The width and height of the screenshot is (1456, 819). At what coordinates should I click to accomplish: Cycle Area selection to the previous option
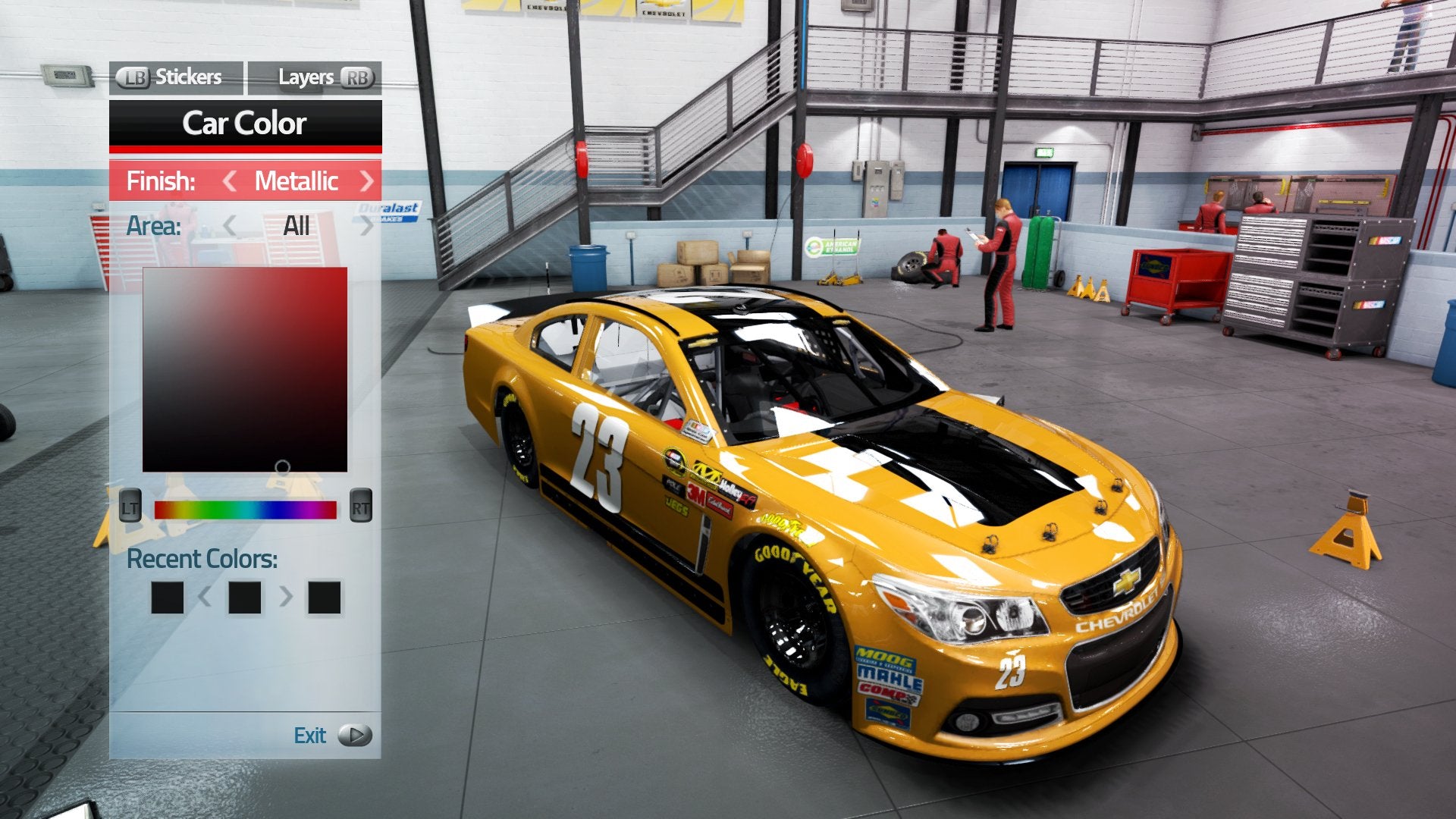[x=230, y=226]
